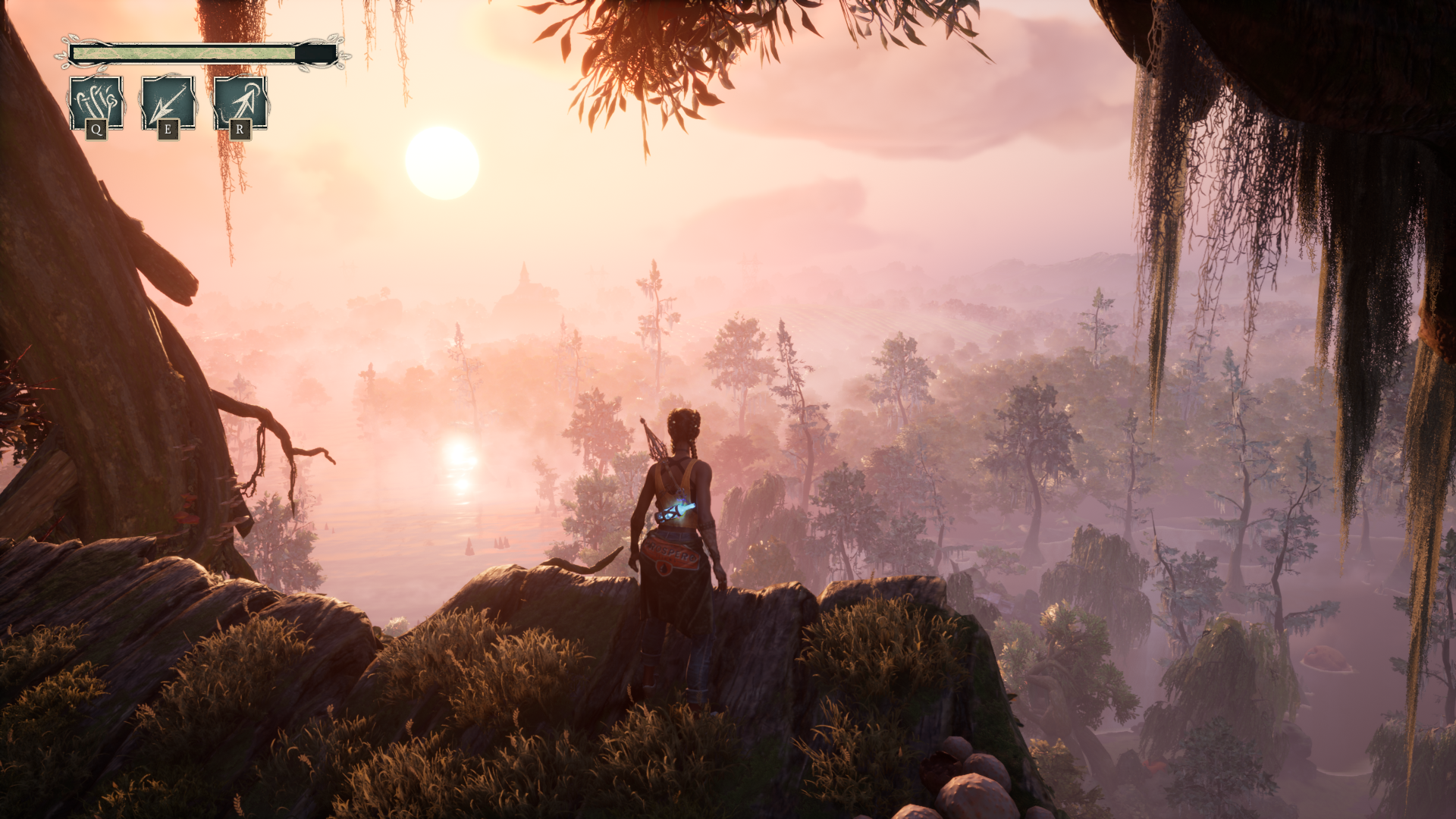The image size is (1456, 819).
Task: Activate the curling tendrils ability icon
Action: click(96, 103)
